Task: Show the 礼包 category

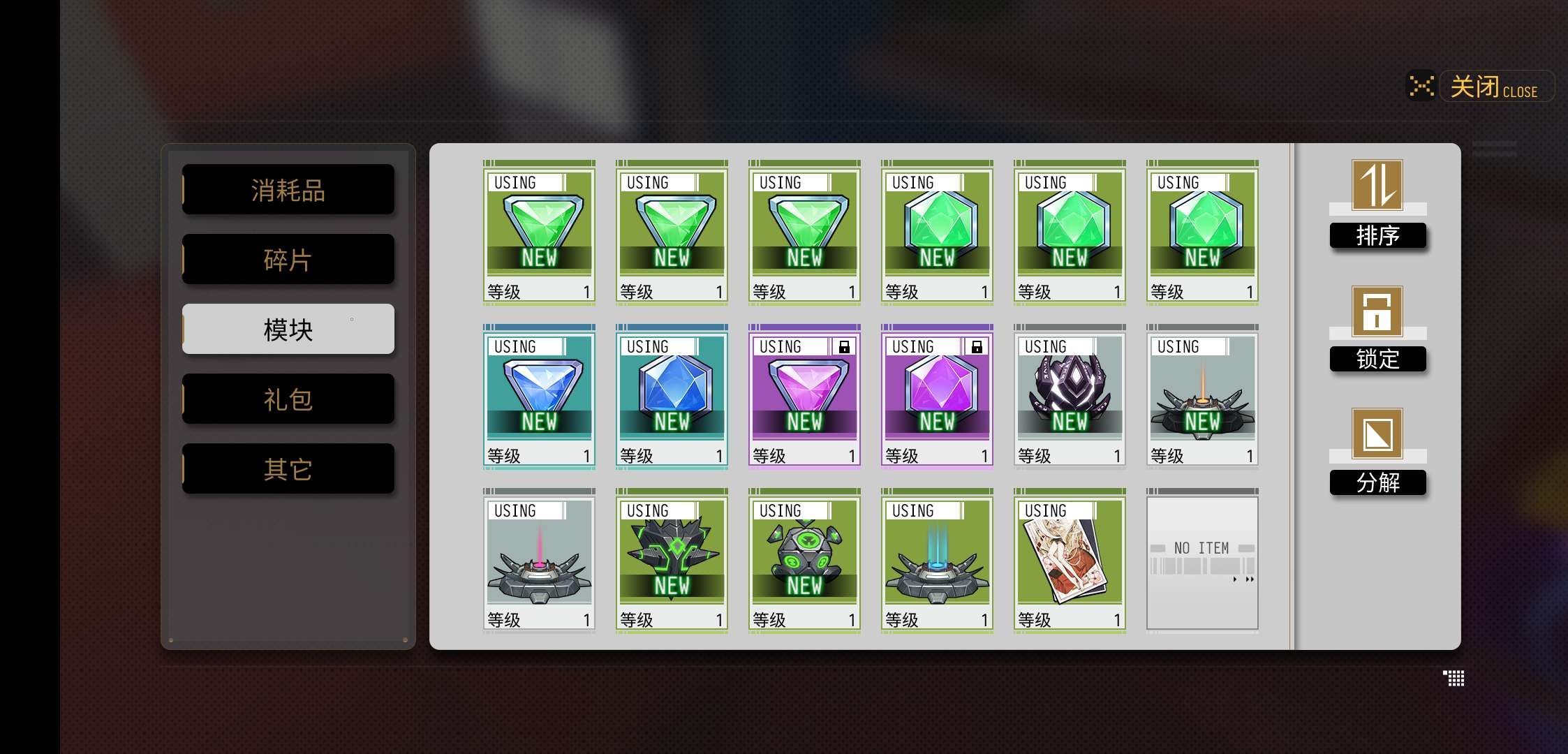Action: point(288,399)
